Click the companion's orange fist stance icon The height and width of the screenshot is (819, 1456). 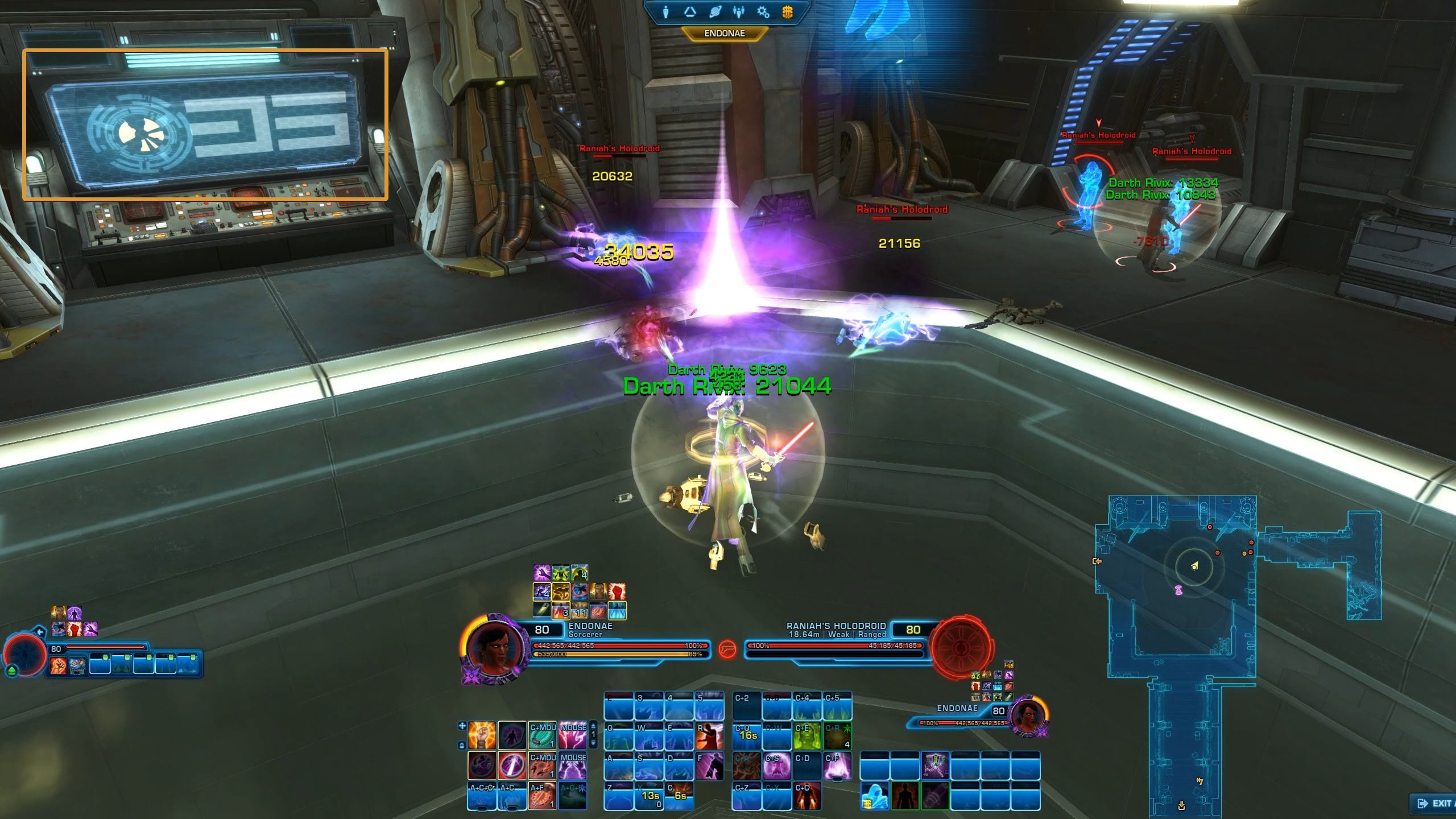pyautogui.click(x=59, y=665)
